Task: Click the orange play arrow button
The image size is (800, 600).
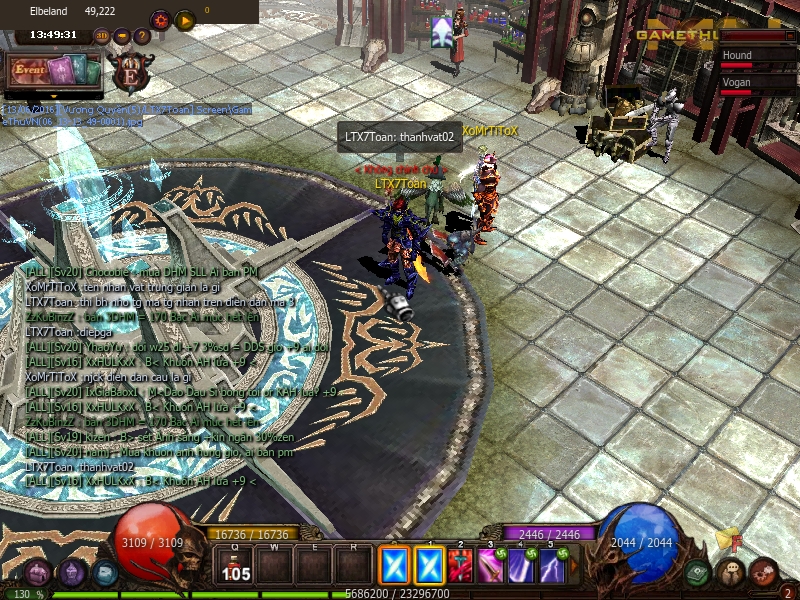Action: point(185,19)
